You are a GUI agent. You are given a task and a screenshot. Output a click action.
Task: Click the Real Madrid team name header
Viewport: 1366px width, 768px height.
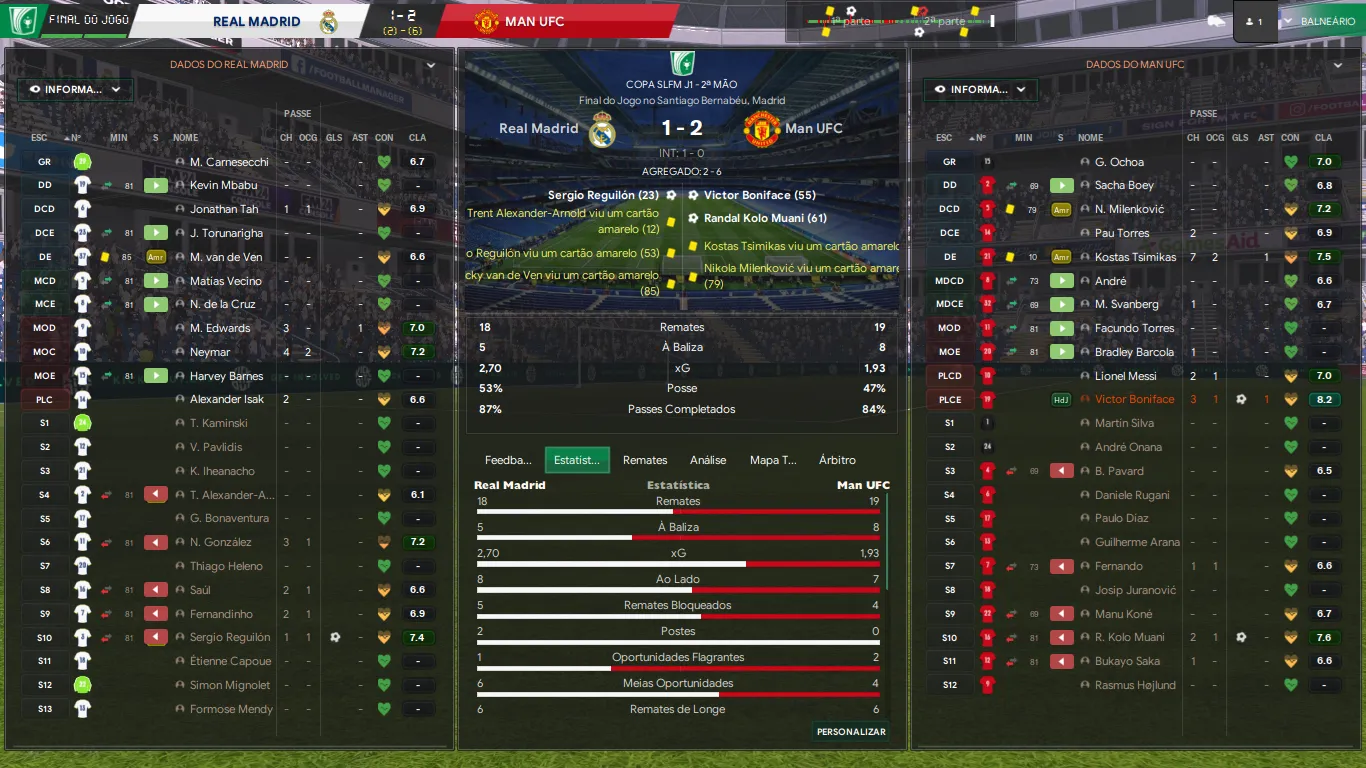(x=256, y=21)
